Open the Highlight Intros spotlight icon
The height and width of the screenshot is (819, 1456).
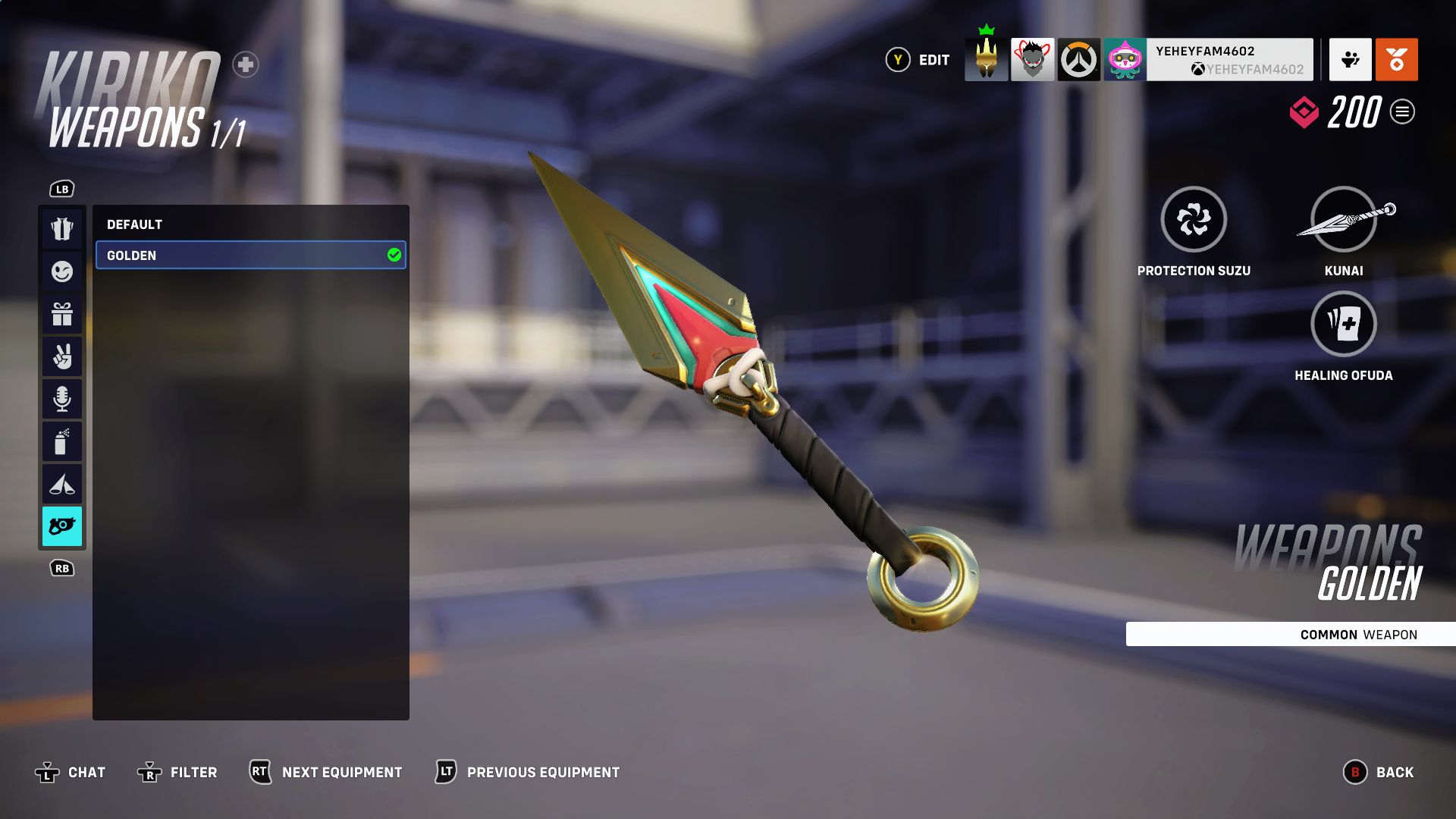click(62, 483)
